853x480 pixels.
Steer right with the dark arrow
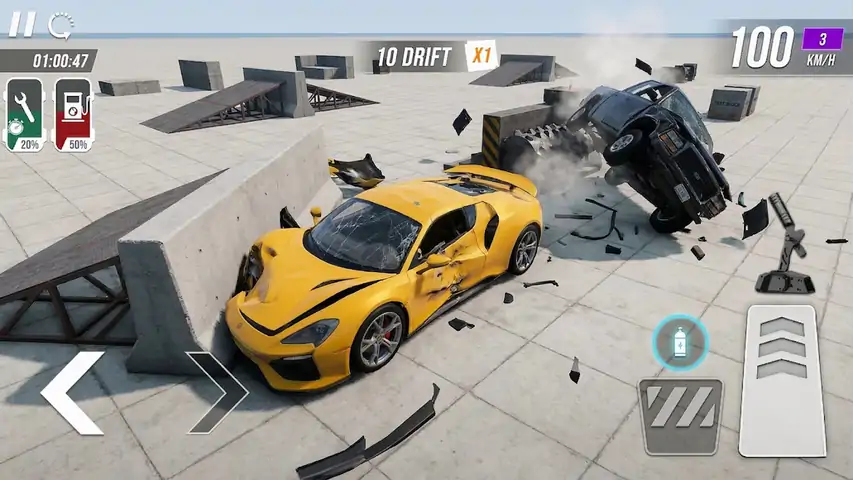click(x=217, y=391)
